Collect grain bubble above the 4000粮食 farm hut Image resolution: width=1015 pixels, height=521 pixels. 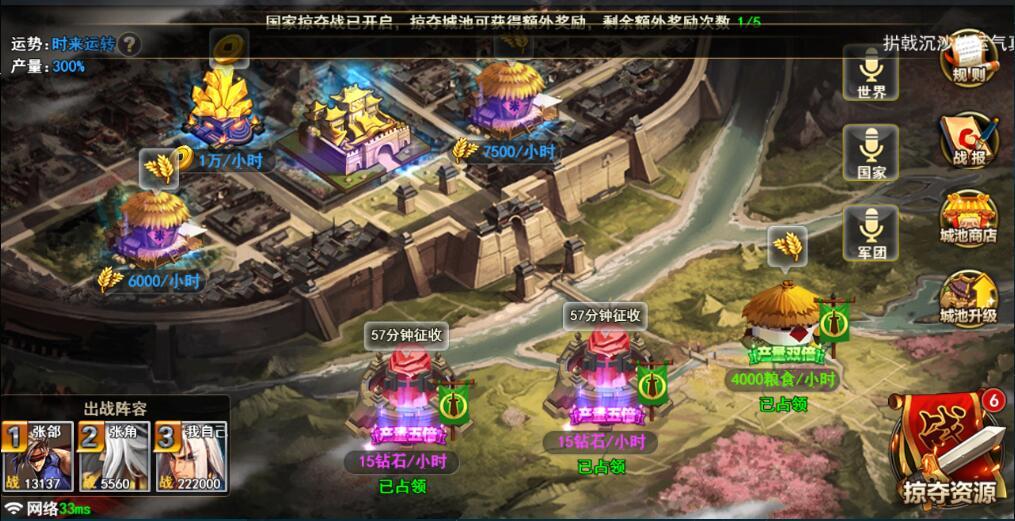coord(787,246)
